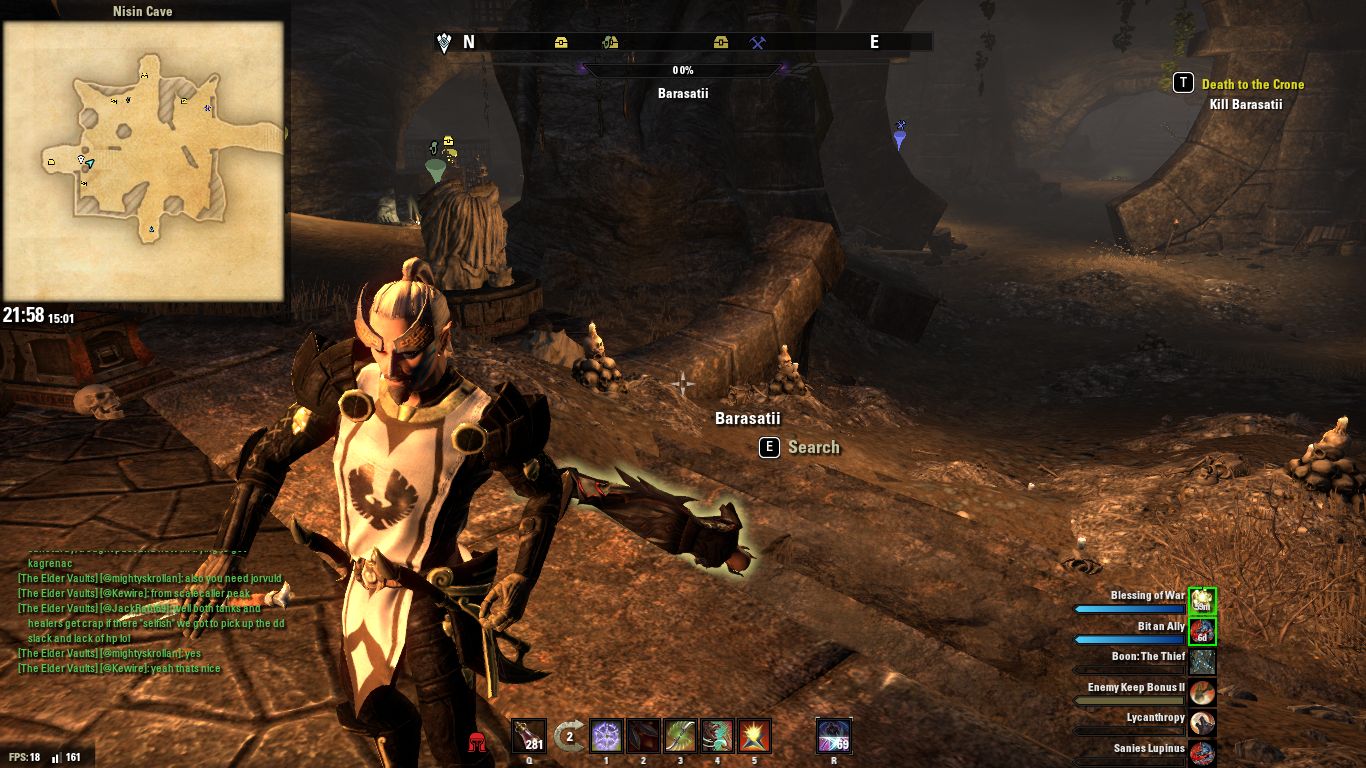Click the quest diamond marker beside N
Image resolution: width=1366 pixels, height=768 pixels.
pos(443,41)
